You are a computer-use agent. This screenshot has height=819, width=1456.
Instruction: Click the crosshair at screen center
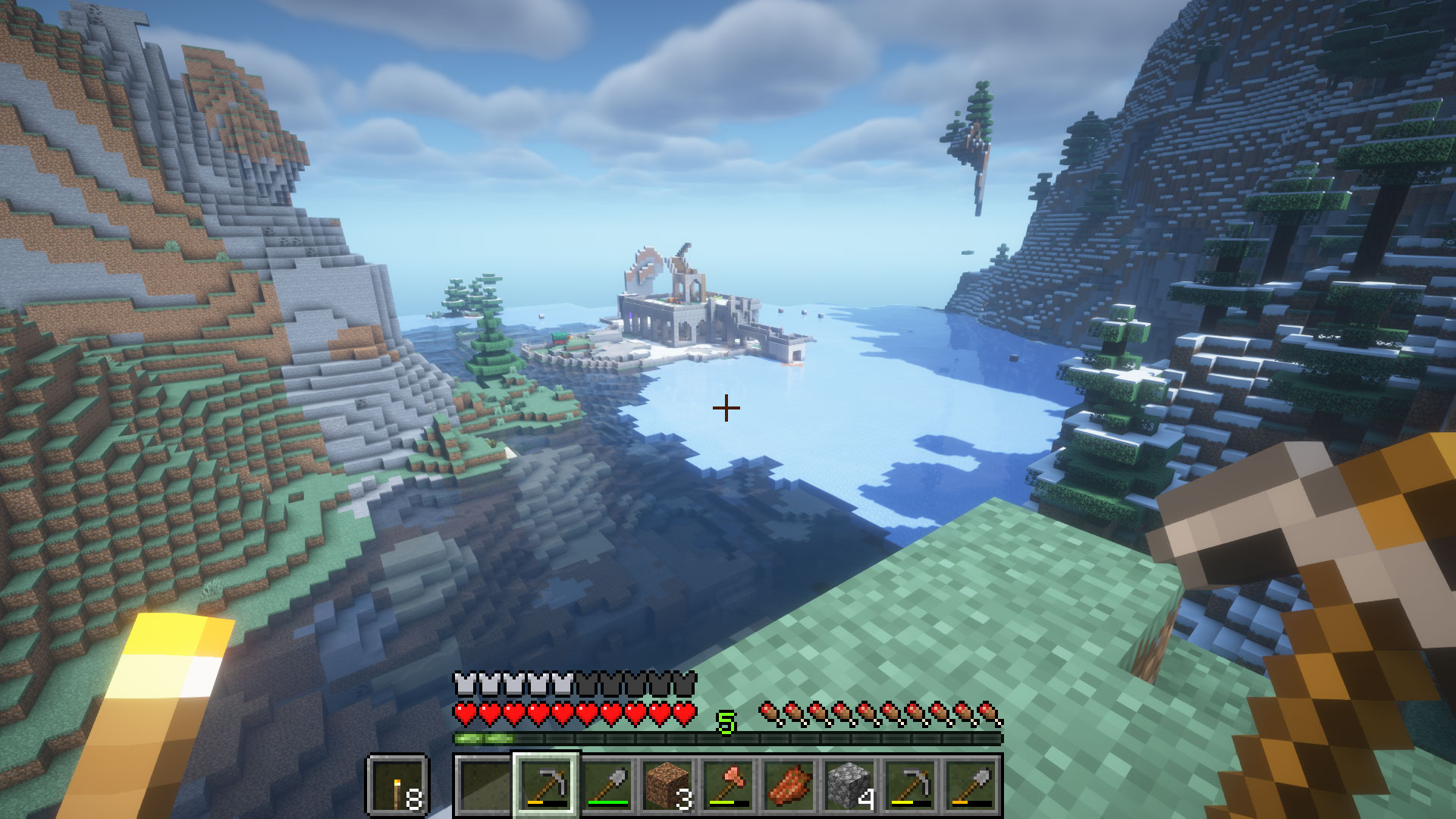coord(726,407)
